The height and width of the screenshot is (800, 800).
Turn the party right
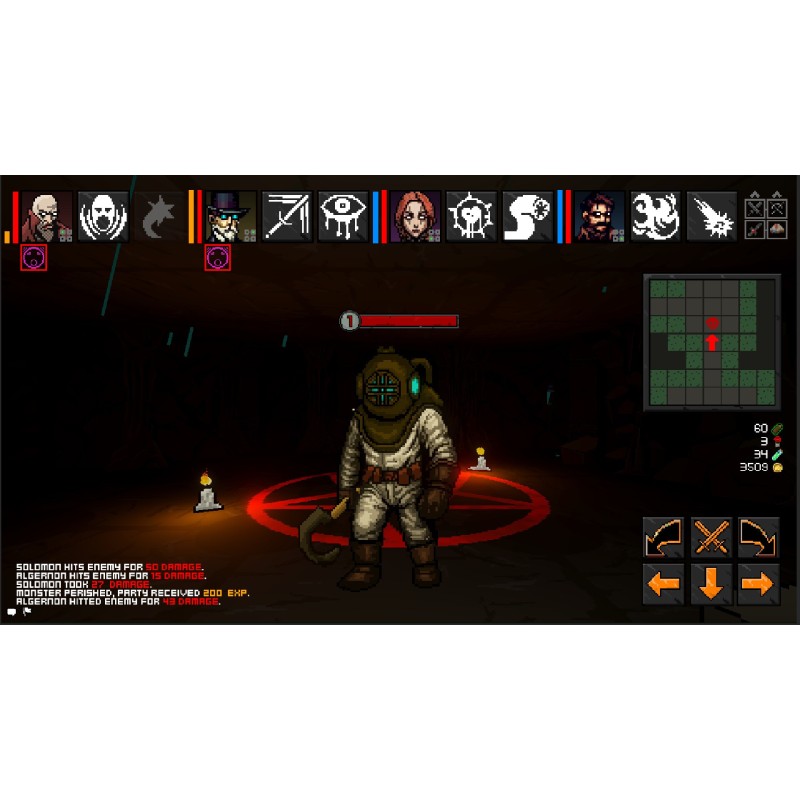[x=759, y=538]
